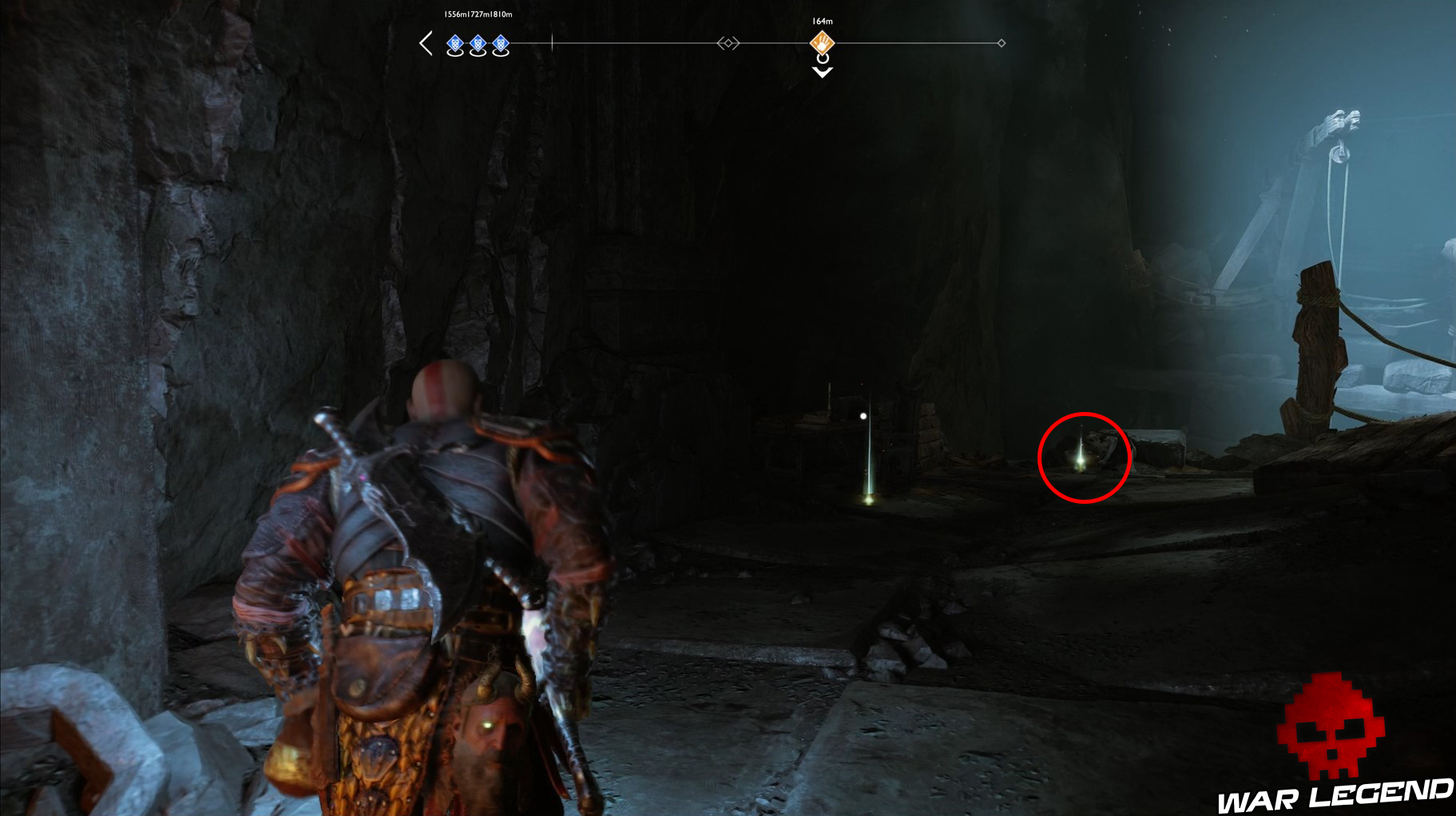
Task: Click the compass progress line tick mark
Action: click(552, 42)
